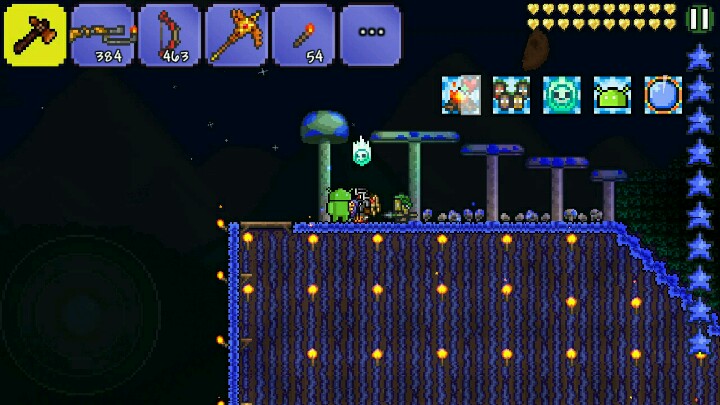Viewport: 720px width, 405px height.
Task: Open the inventory with the three-dots button
Action: (370, 35)
